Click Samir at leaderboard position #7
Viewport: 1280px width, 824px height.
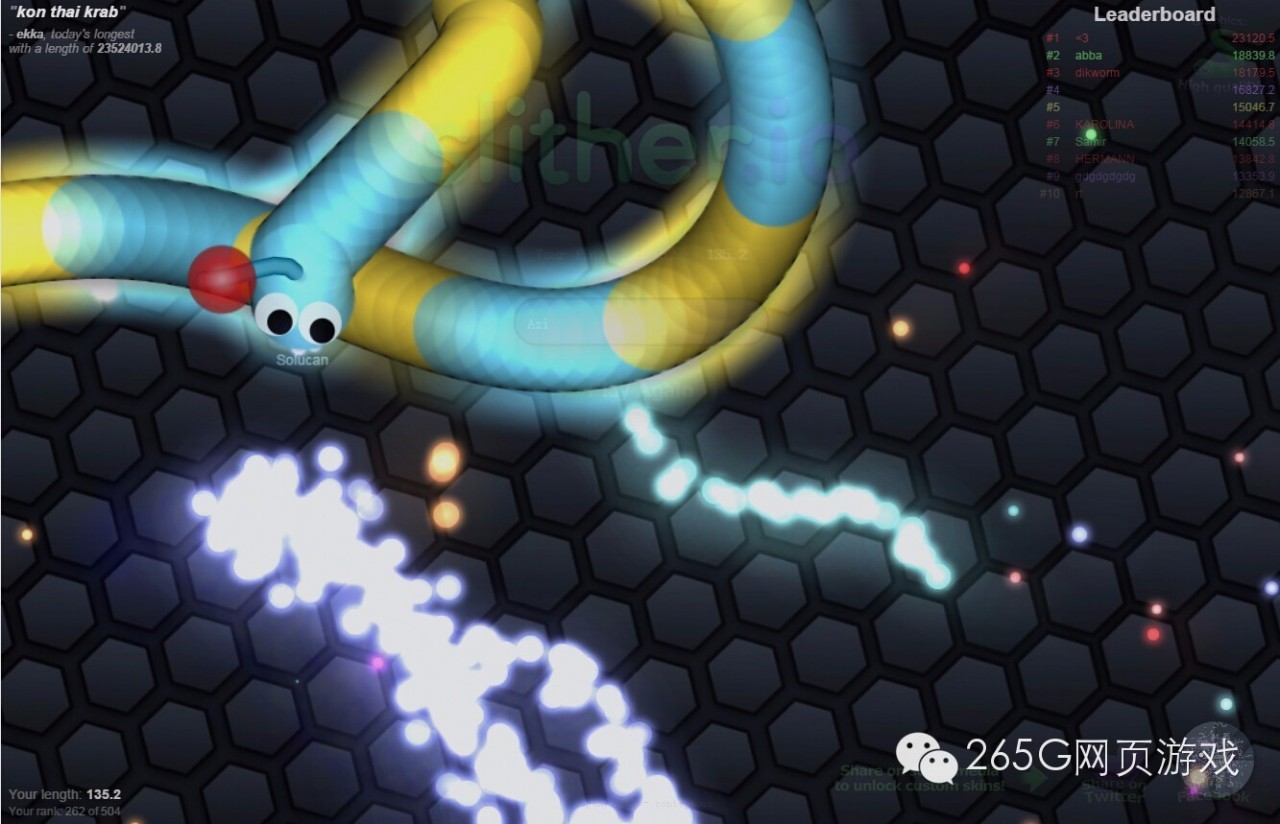(x=1092, y=142)
